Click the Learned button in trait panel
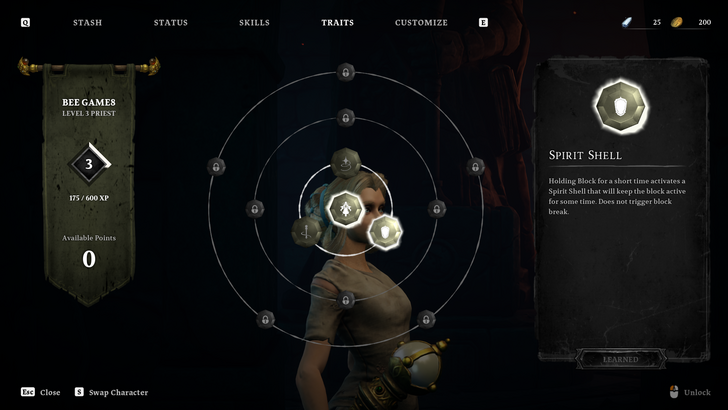 [620, 359]
